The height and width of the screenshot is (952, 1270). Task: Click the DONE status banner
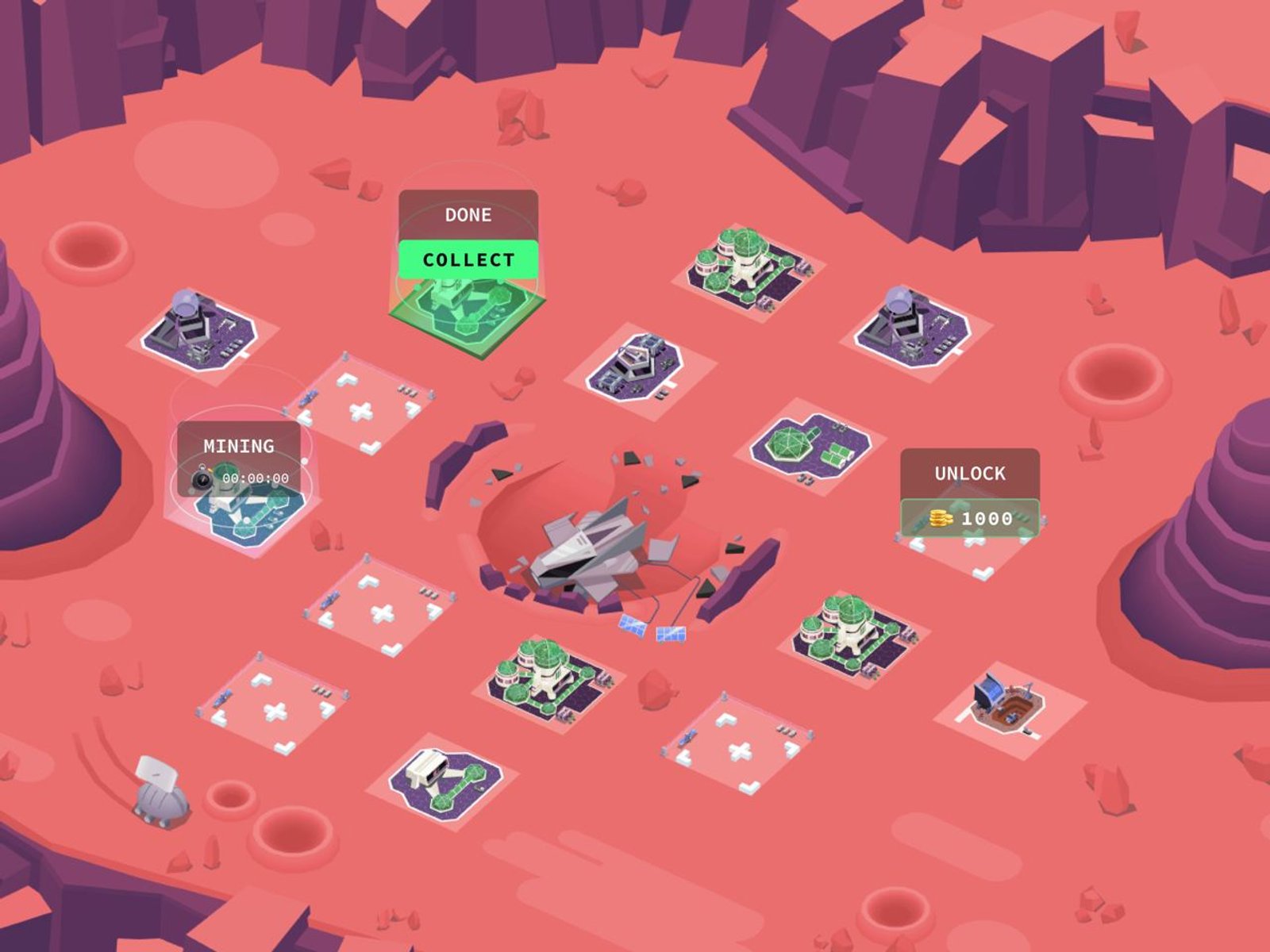tap(468, 213)
